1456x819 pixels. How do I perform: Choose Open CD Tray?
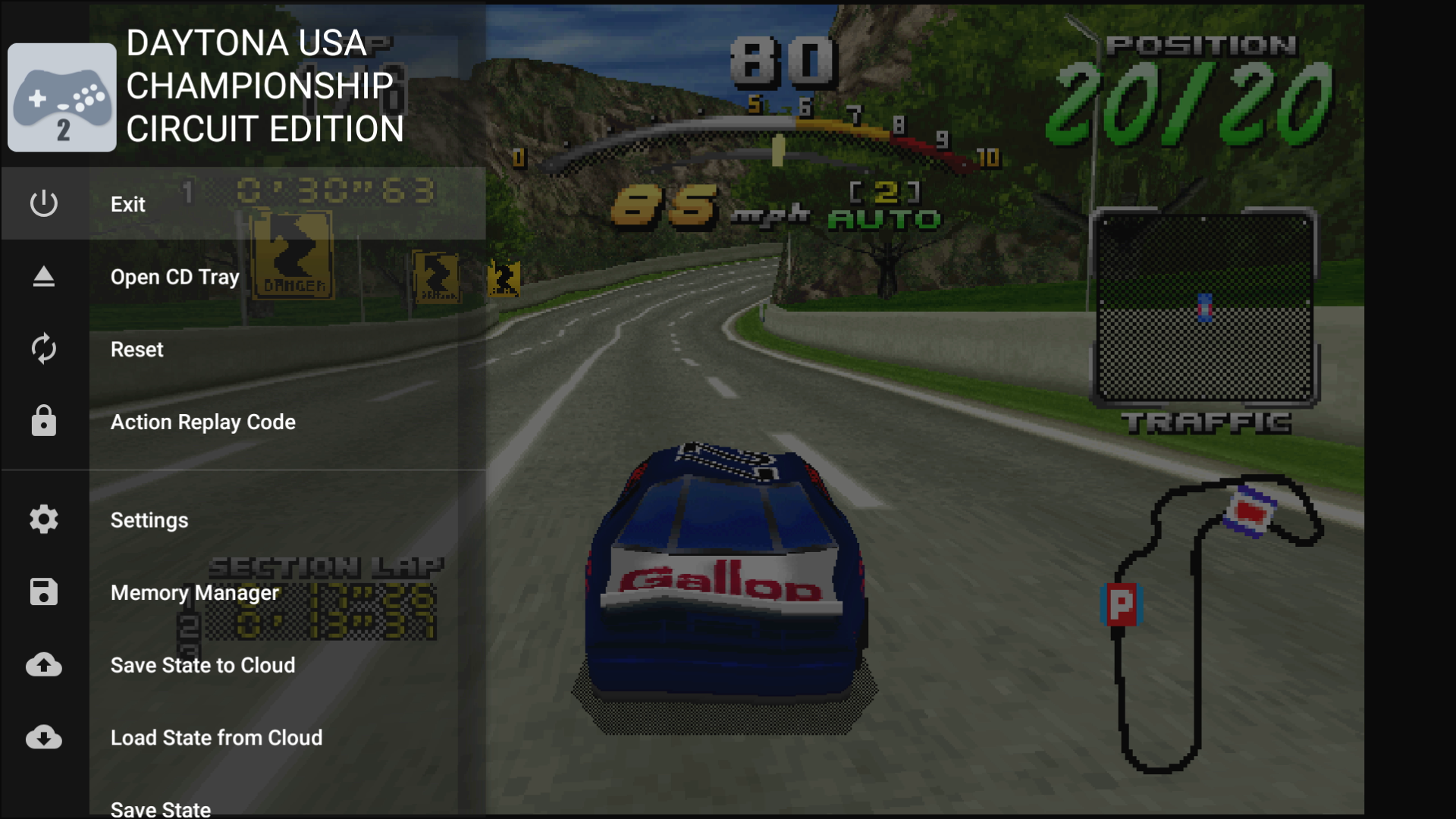(174, 277)
